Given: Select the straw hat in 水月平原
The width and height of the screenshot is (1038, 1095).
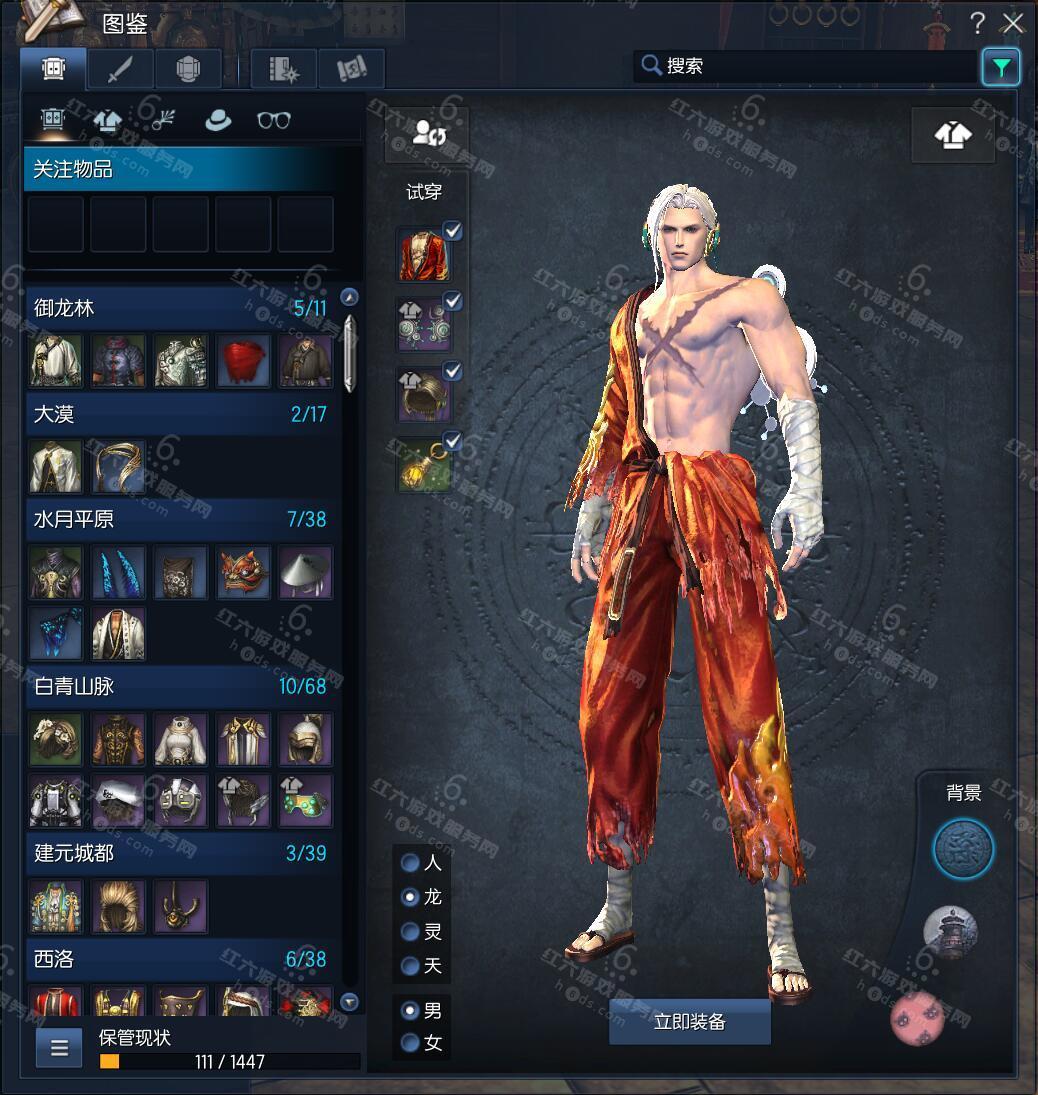Looking at the screenshot, I should (305, 572).
